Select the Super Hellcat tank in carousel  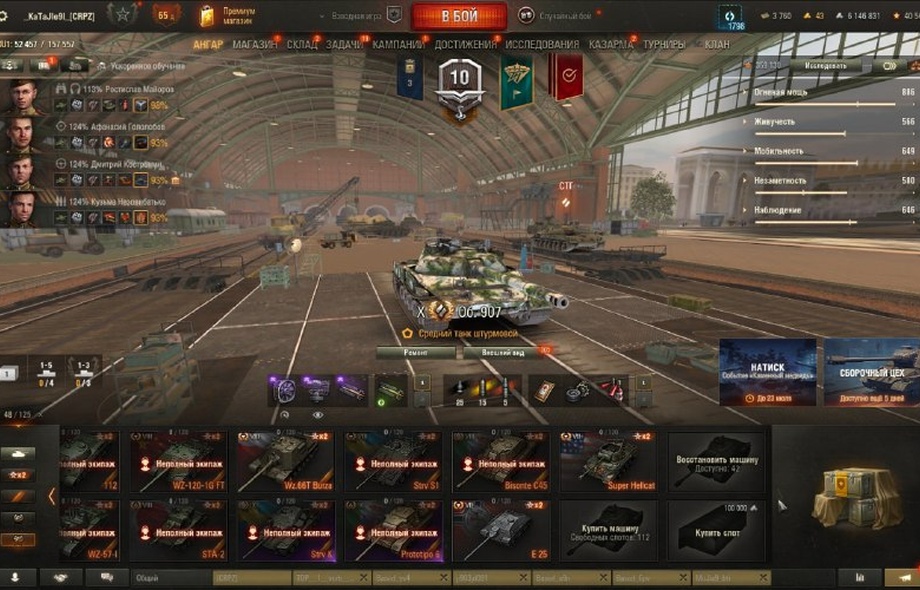[609, 462]
